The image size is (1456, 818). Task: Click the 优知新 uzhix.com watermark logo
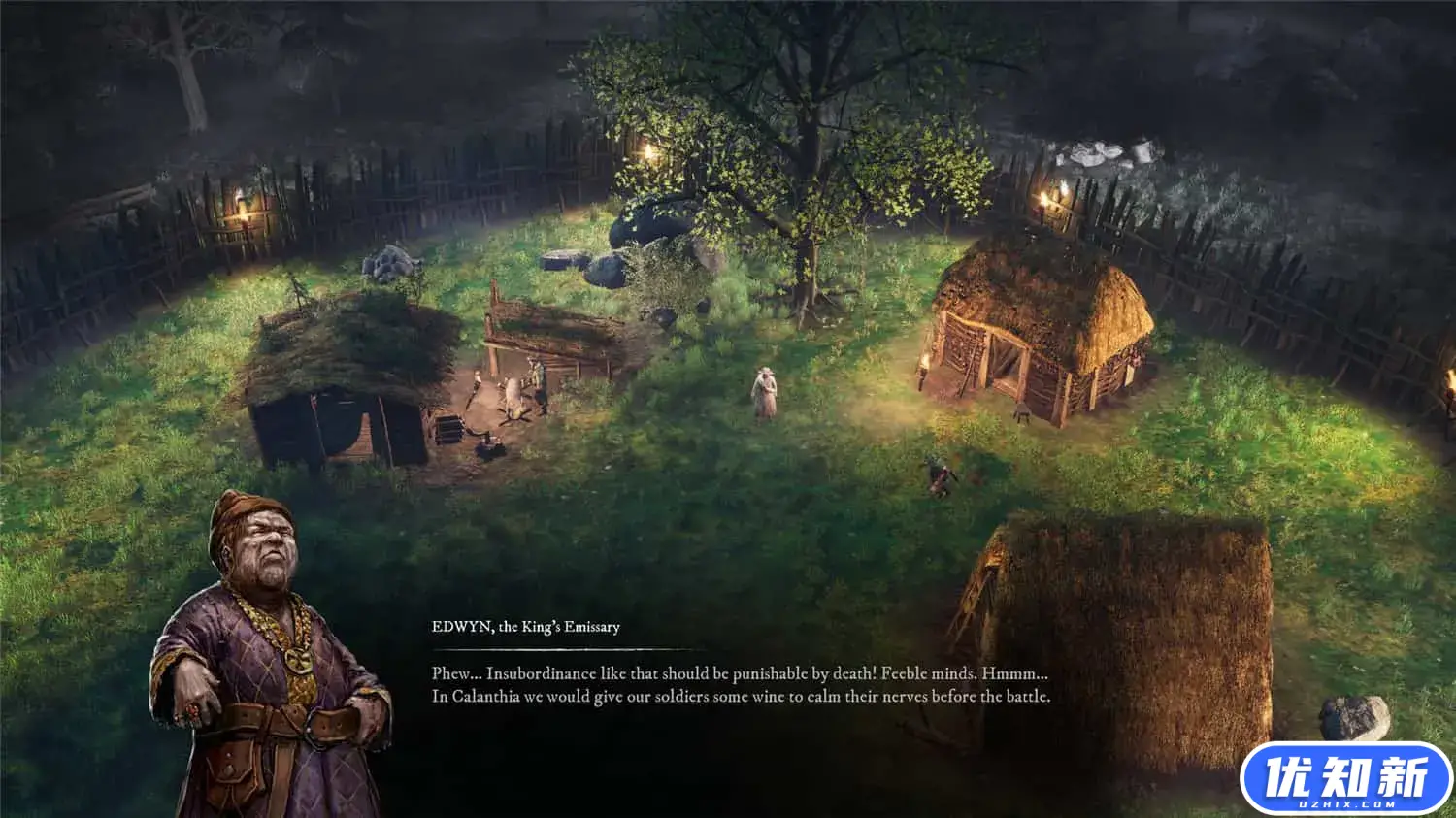point(1345,779)
